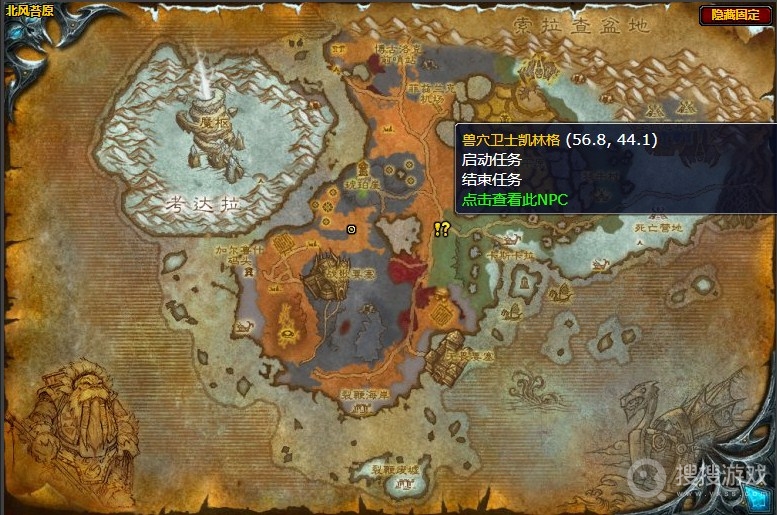Click the small white circle map marker
777x515 pixels.
[351, 229]
